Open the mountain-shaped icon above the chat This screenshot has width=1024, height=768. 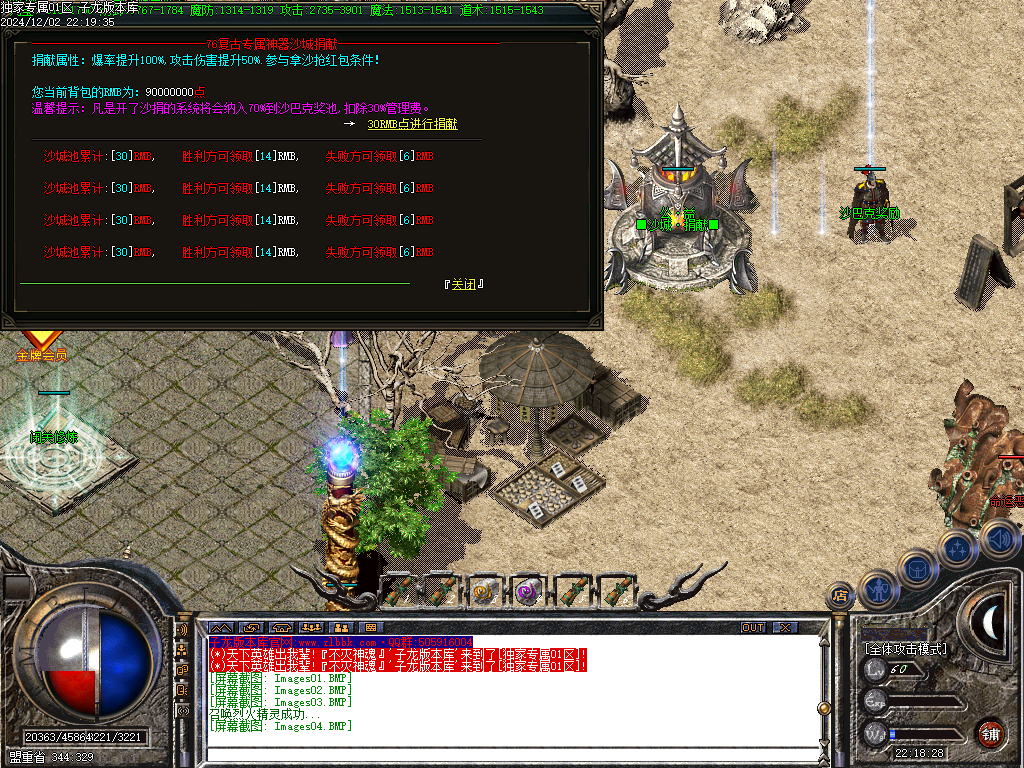tap(221, 627)
